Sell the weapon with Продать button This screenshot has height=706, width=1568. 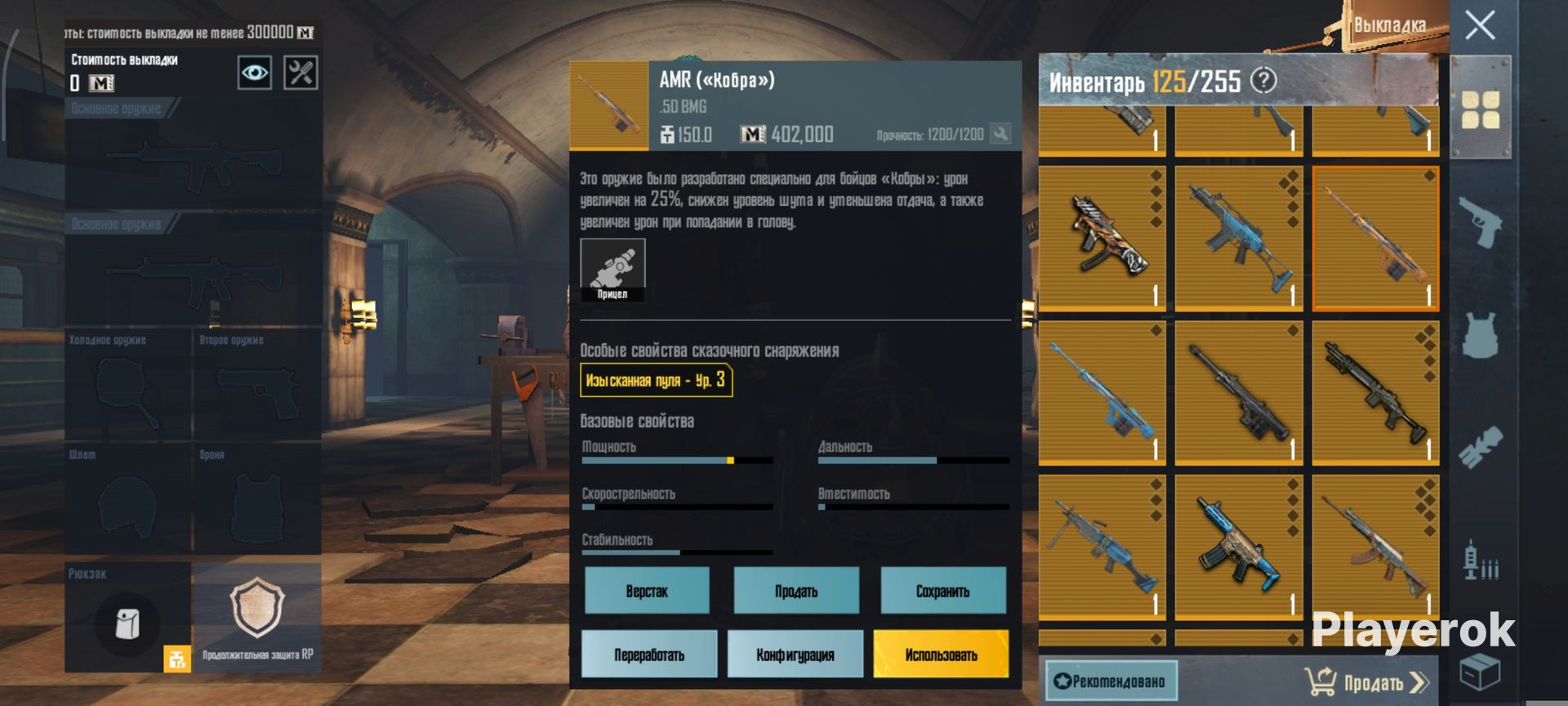tap(796, 591)
